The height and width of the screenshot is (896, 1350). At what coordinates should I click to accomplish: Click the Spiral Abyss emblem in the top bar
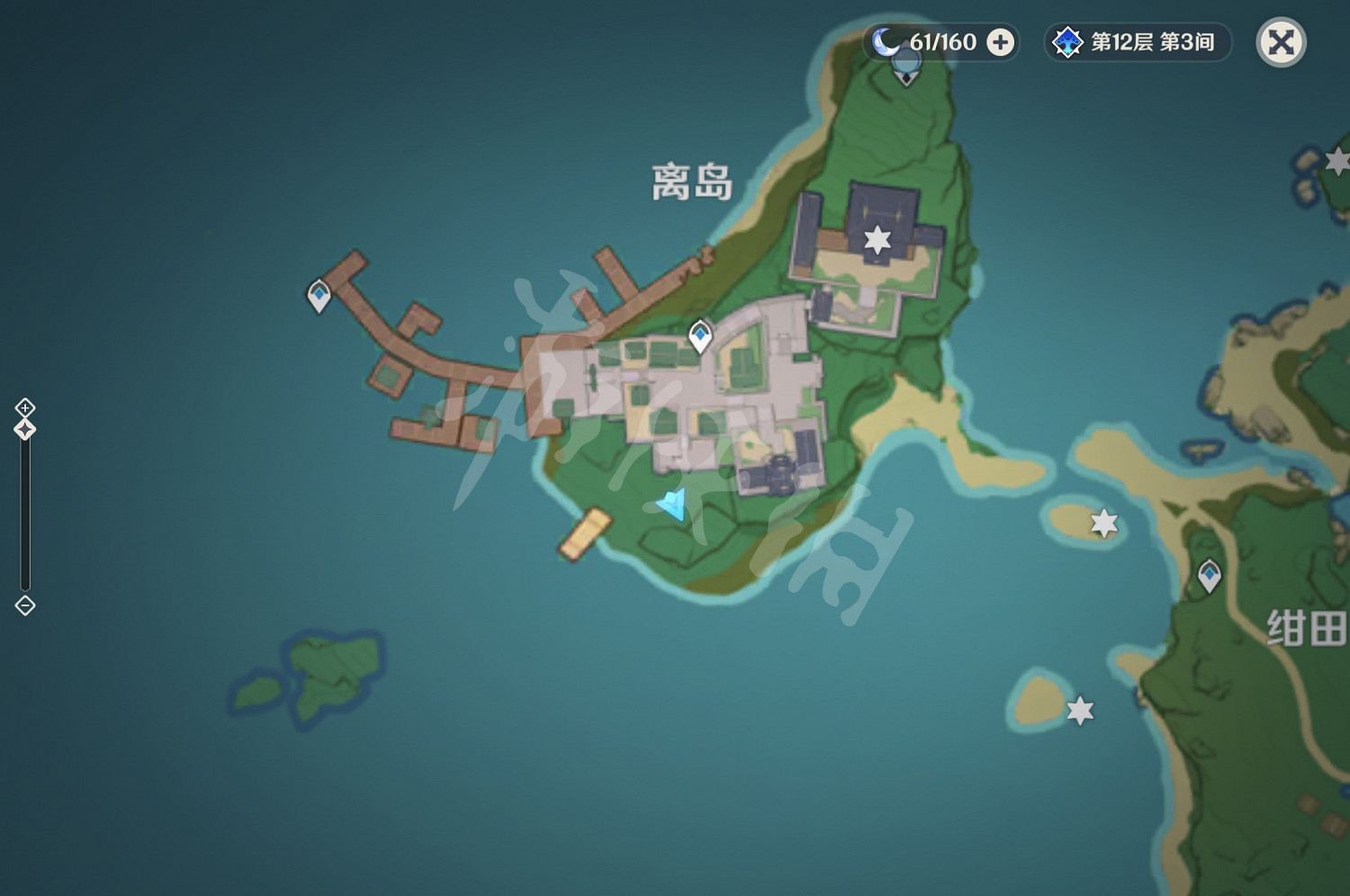[x=1066, y=40]
